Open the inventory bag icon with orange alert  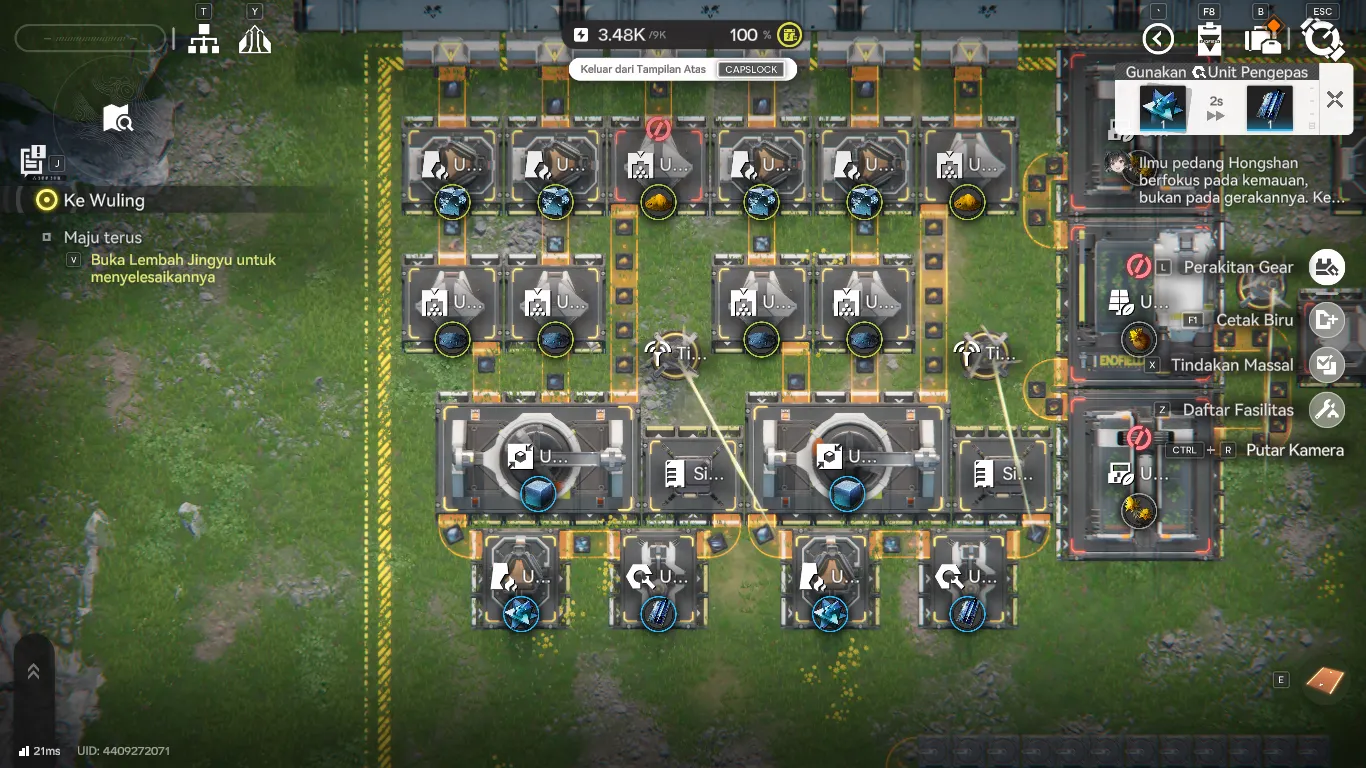(1263, 37)
